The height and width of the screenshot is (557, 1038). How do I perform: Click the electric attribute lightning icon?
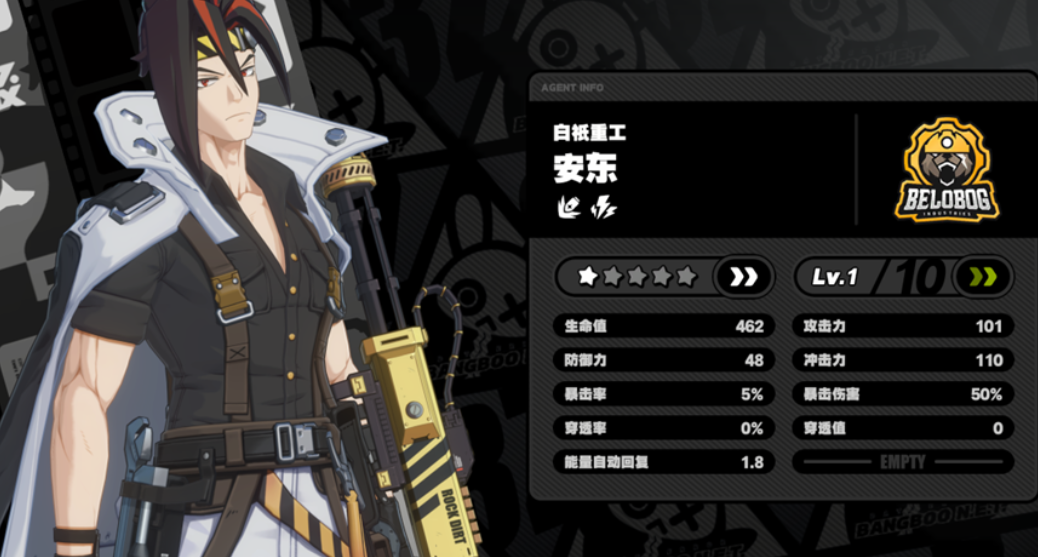(x=604, y=208)
